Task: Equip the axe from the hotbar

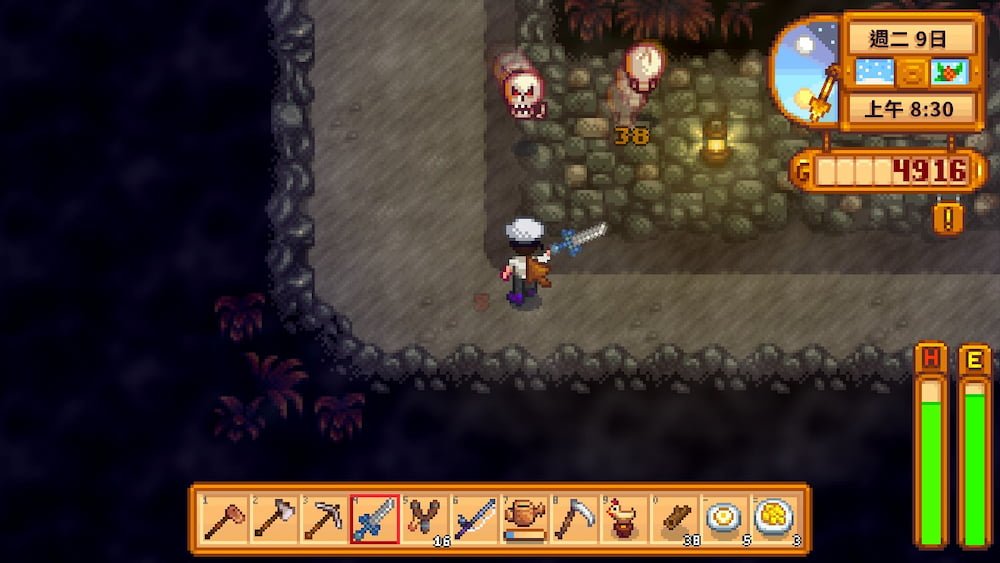Action: [x=274, y=519]
